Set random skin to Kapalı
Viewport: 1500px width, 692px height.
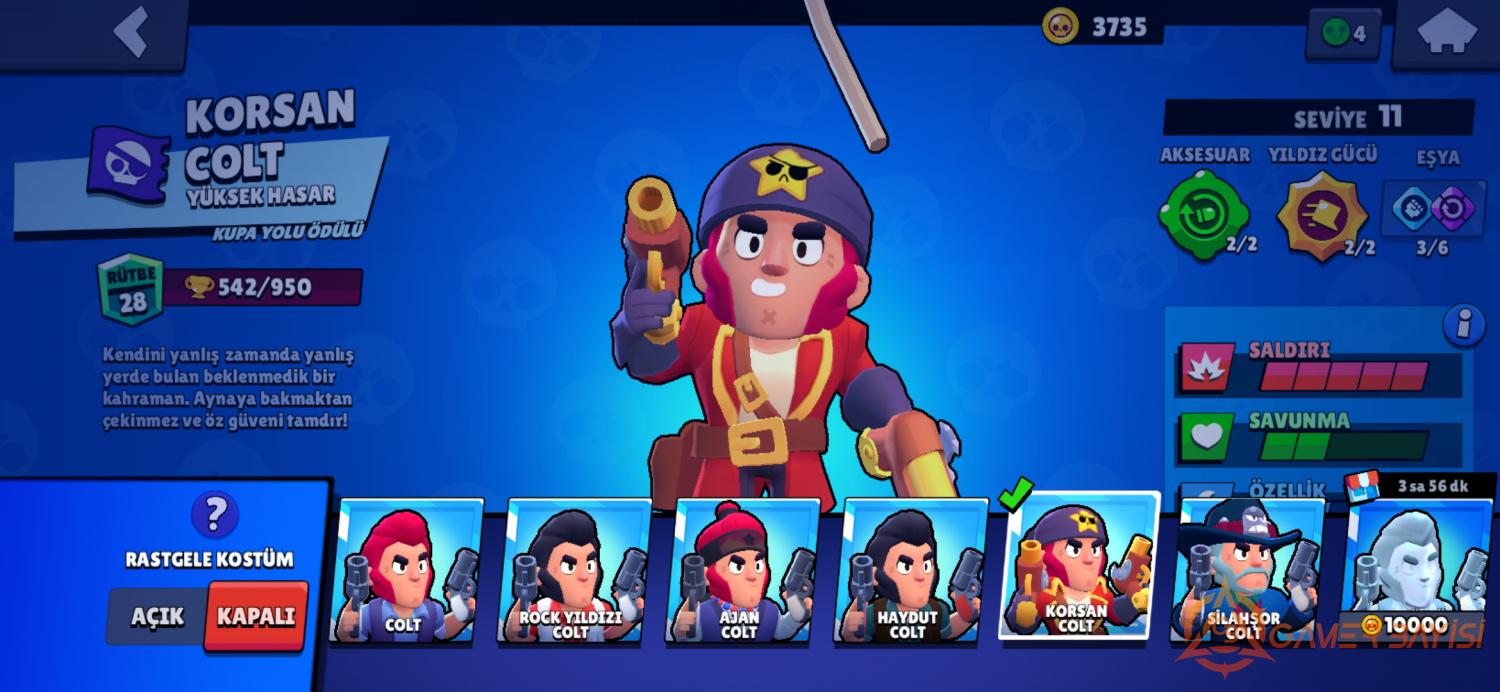255,615
